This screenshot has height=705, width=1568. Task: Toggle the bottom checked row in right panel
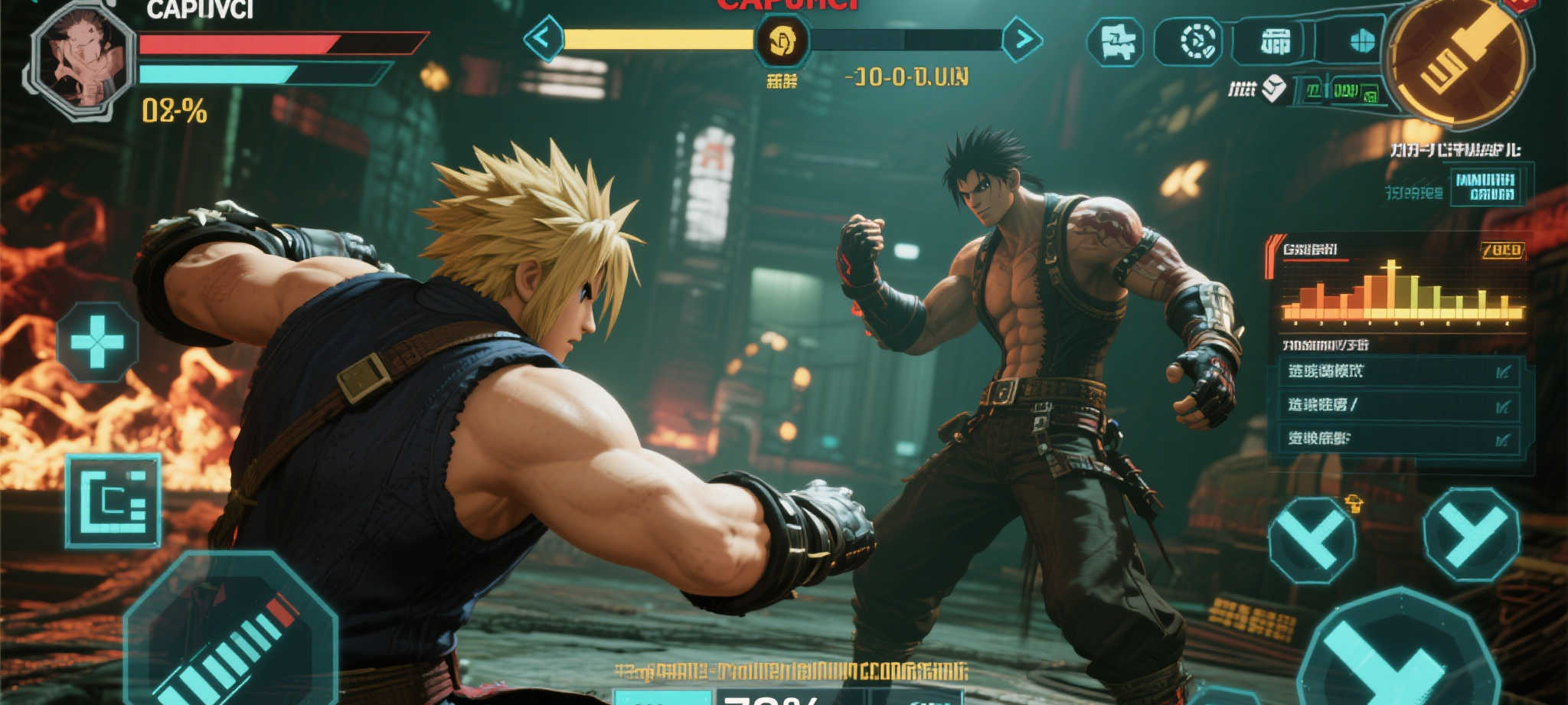[x=1400, y=439]
